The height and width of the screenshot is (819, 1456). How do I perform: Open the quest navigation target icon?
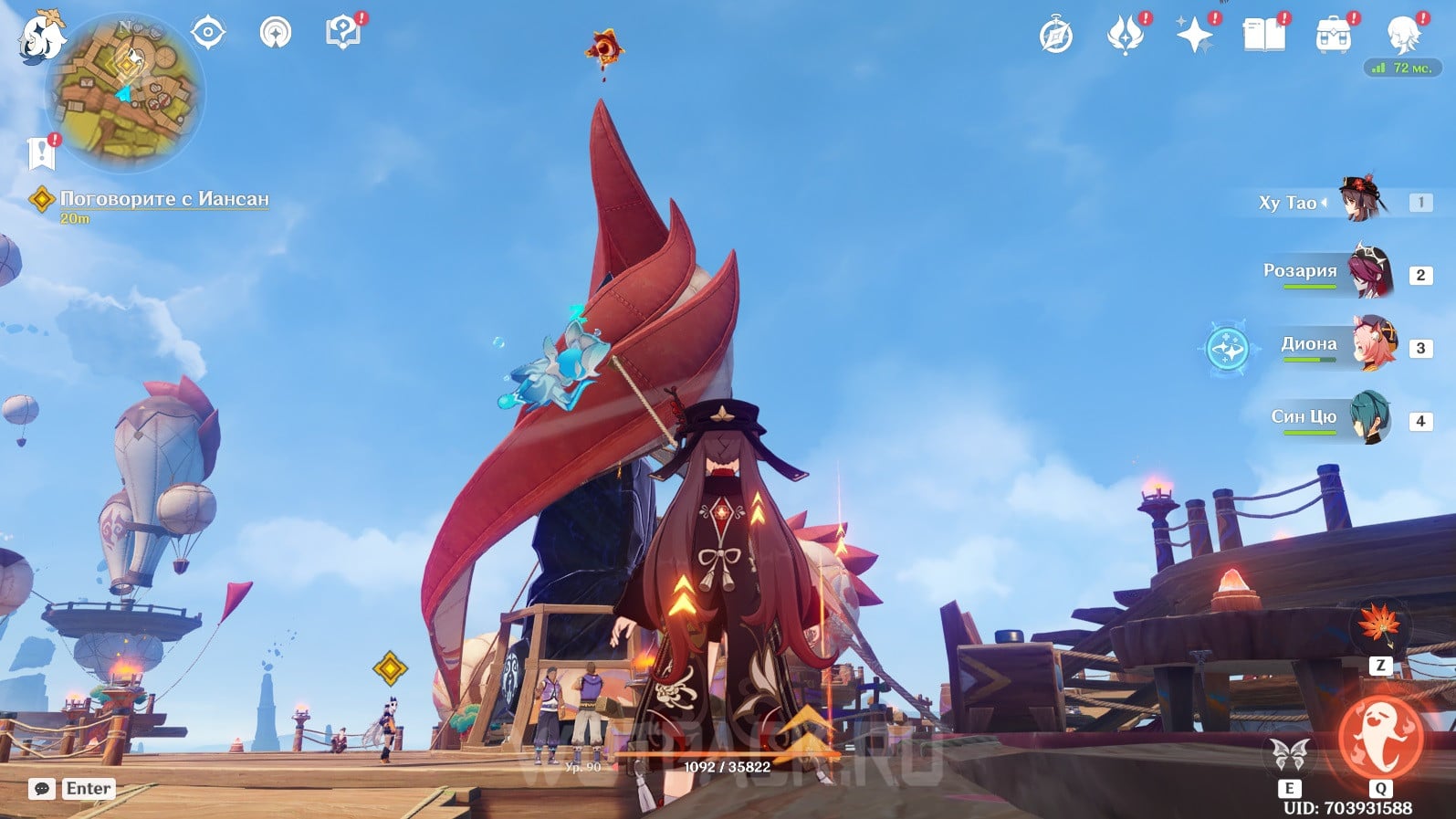point(208,34)
